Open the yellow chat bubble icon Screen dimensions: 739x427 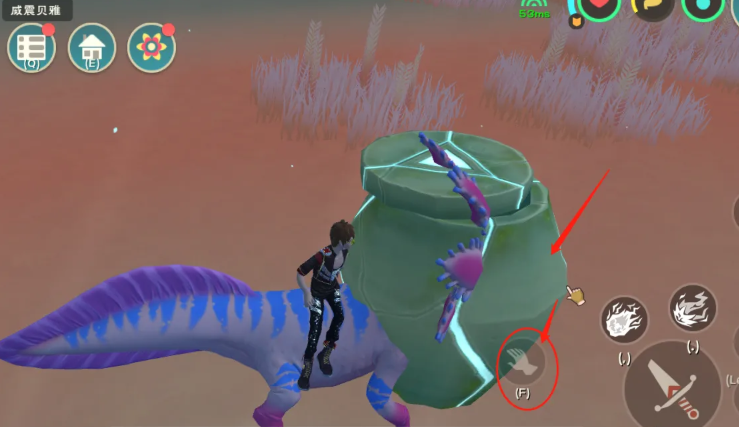[651, 8]
